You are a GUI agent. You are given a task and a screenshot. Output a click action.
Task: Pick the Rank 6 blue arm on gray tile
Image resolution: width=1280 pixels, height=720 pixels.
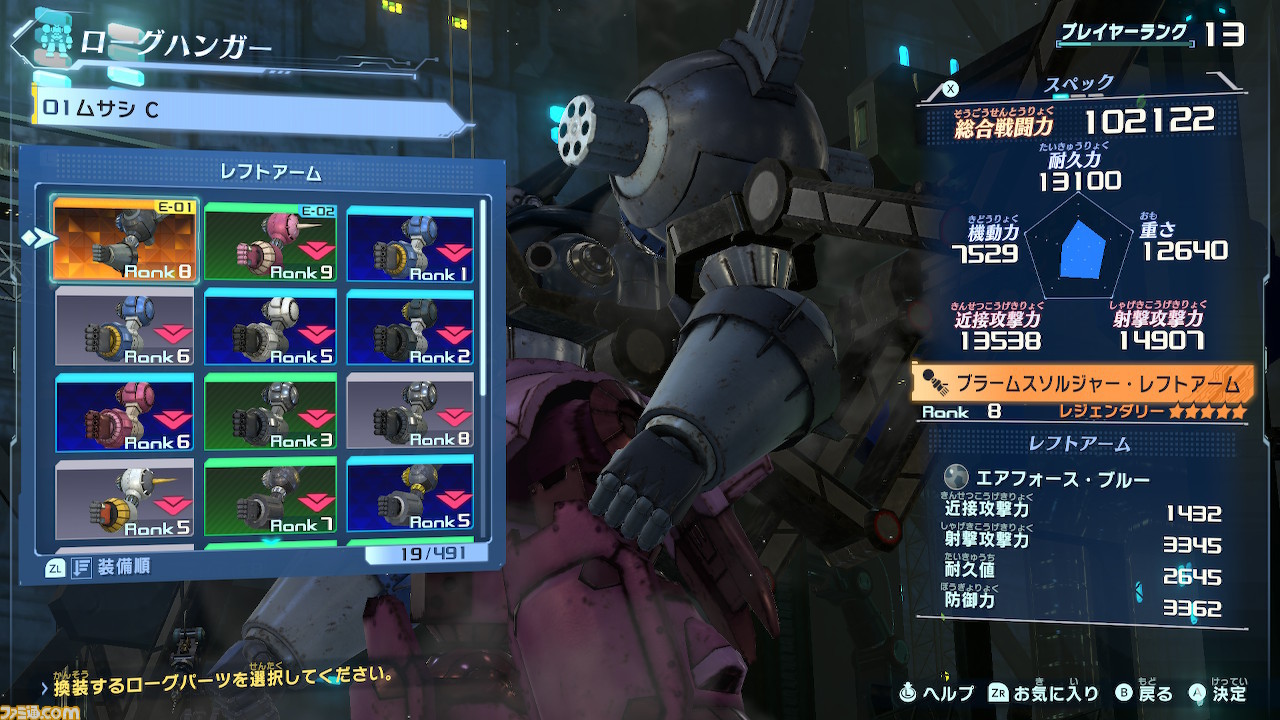tap(125, 327)
